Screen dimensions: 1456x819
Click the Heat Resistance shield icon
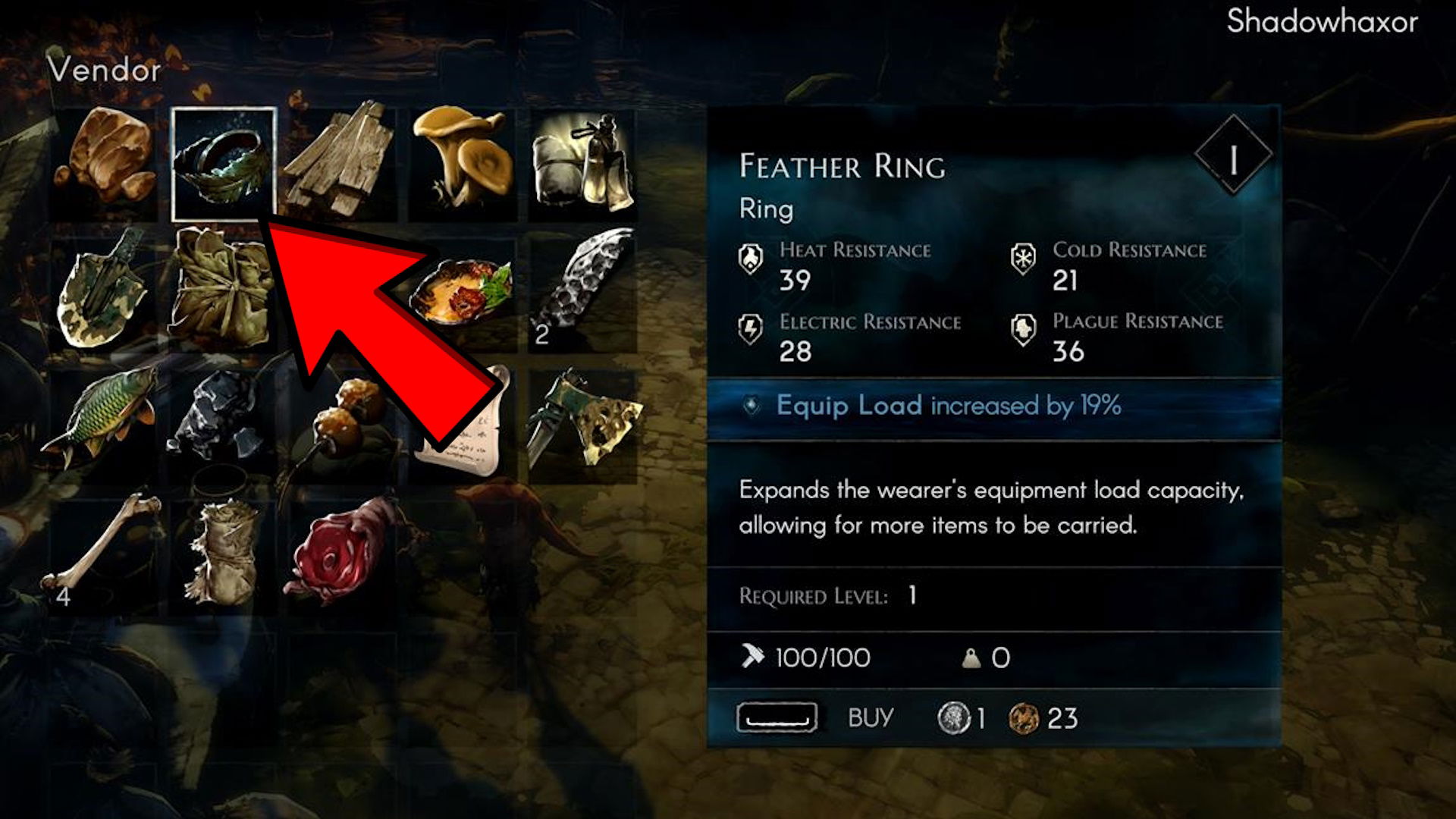751,259
